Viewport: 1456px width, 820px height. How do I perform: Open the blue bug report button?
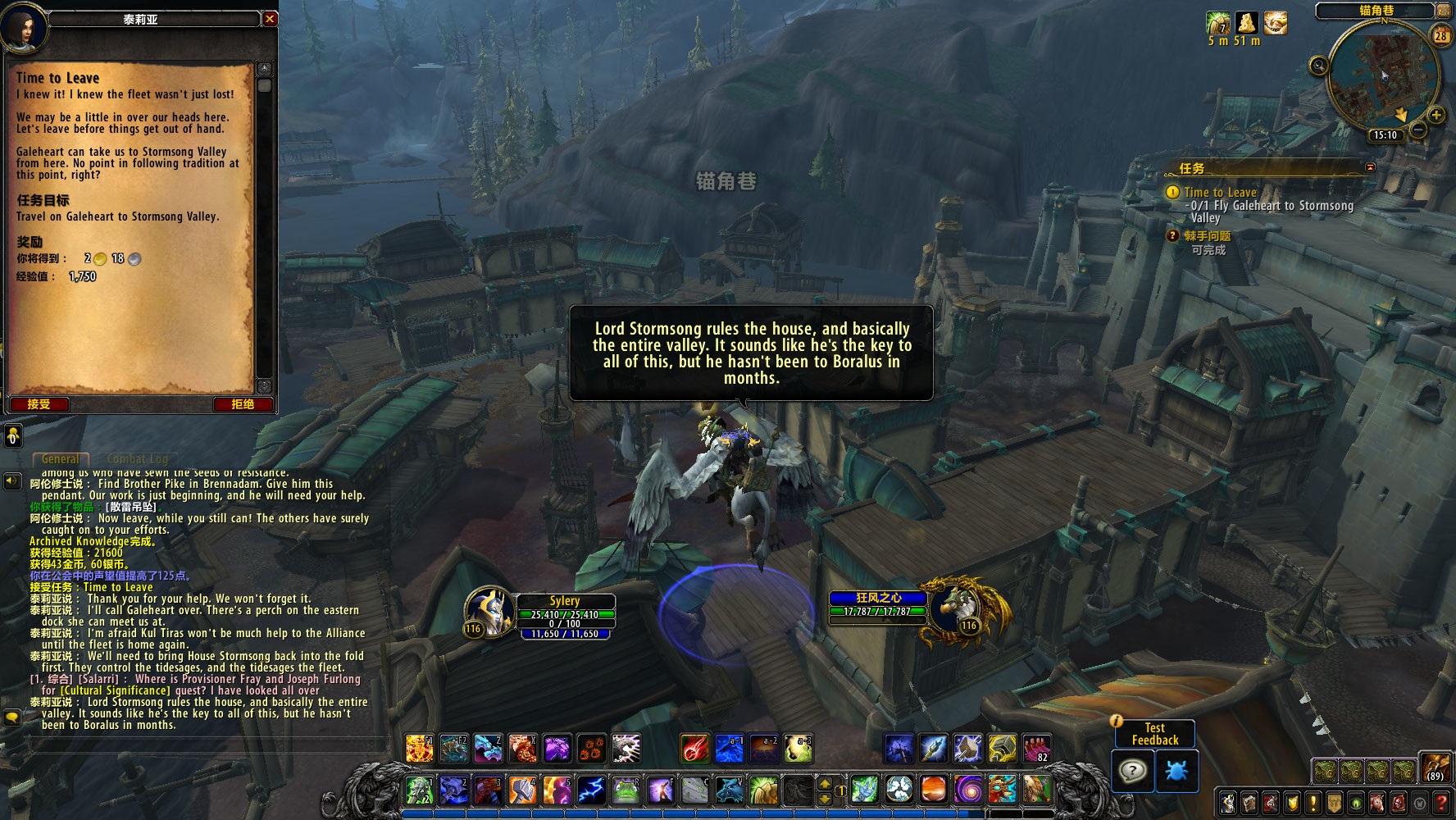(x=1175, y=771)
